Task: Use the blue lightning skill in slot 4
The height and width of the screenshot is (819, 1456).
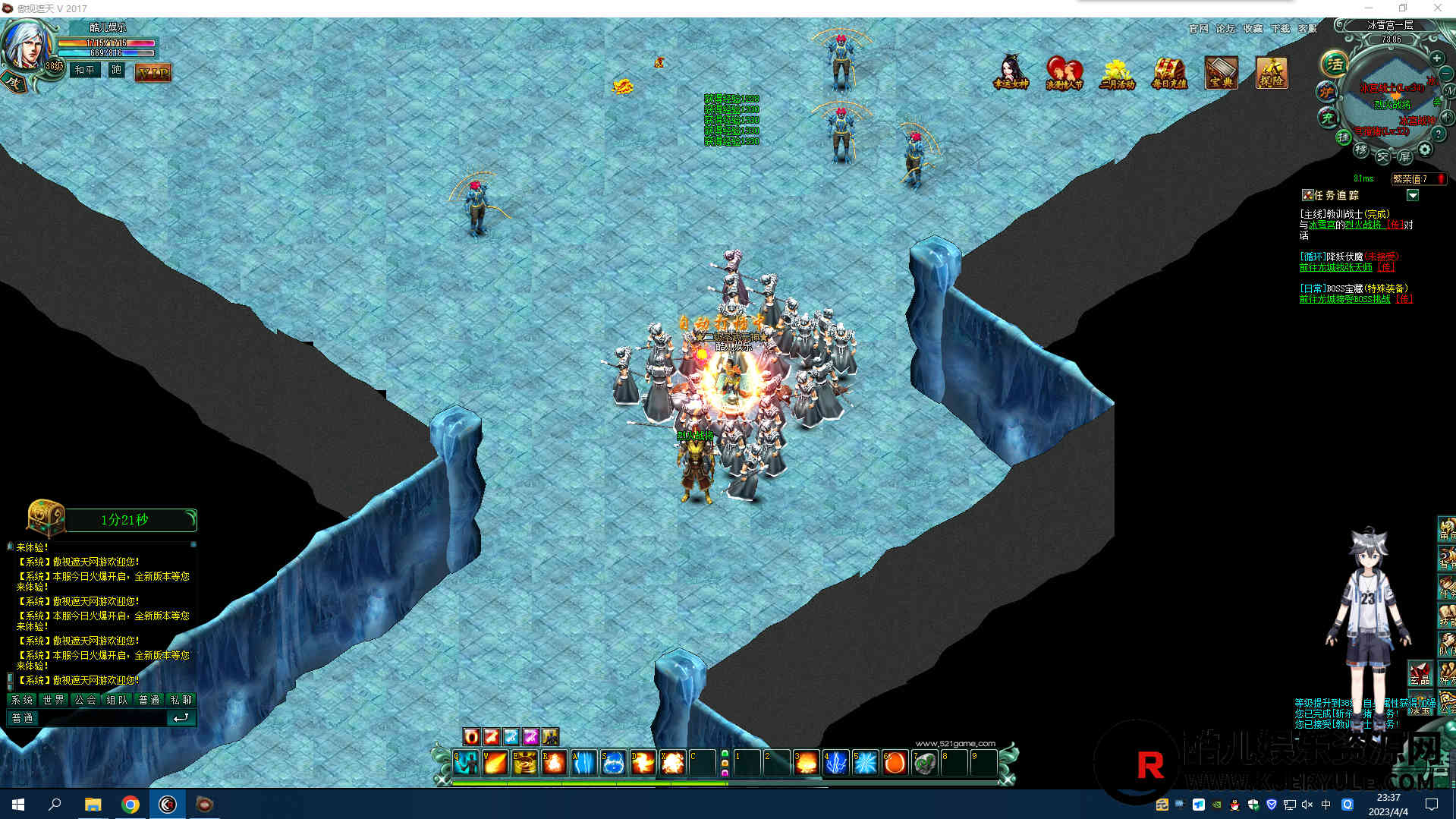Action: (835, 762)
